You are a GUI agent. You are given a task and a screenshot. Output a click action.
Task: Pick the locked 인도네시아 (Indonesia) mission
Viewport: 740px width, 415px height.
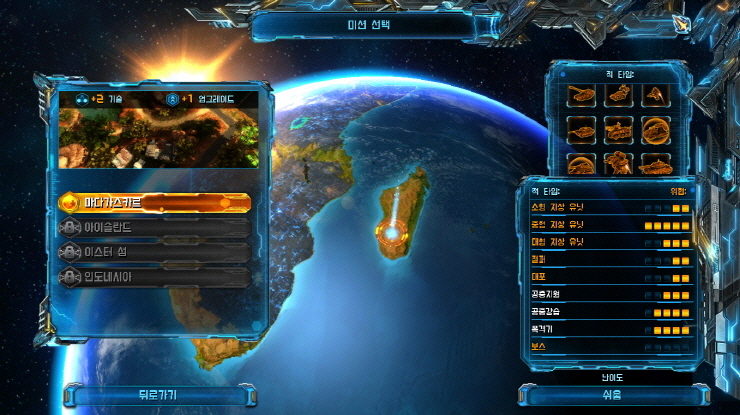[155, 277]
